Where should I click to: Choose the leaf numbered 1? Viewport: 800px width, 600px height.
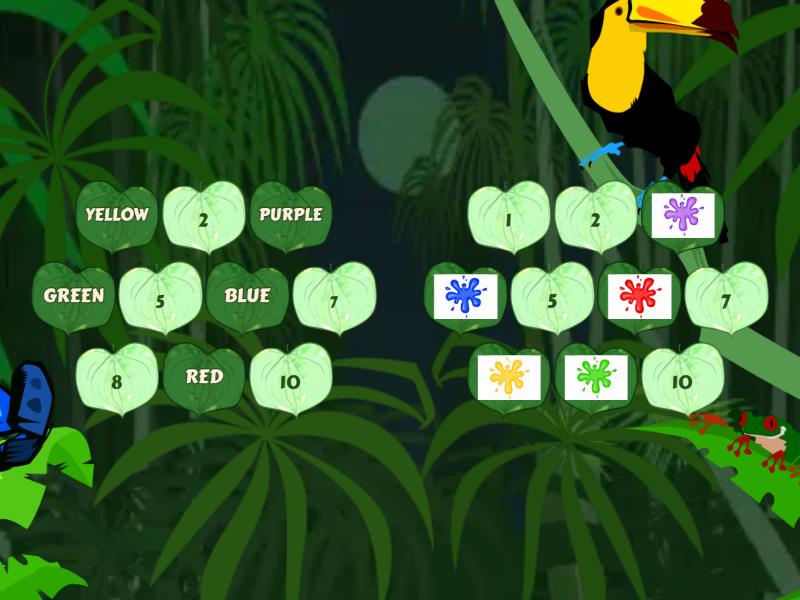point(509,217)
